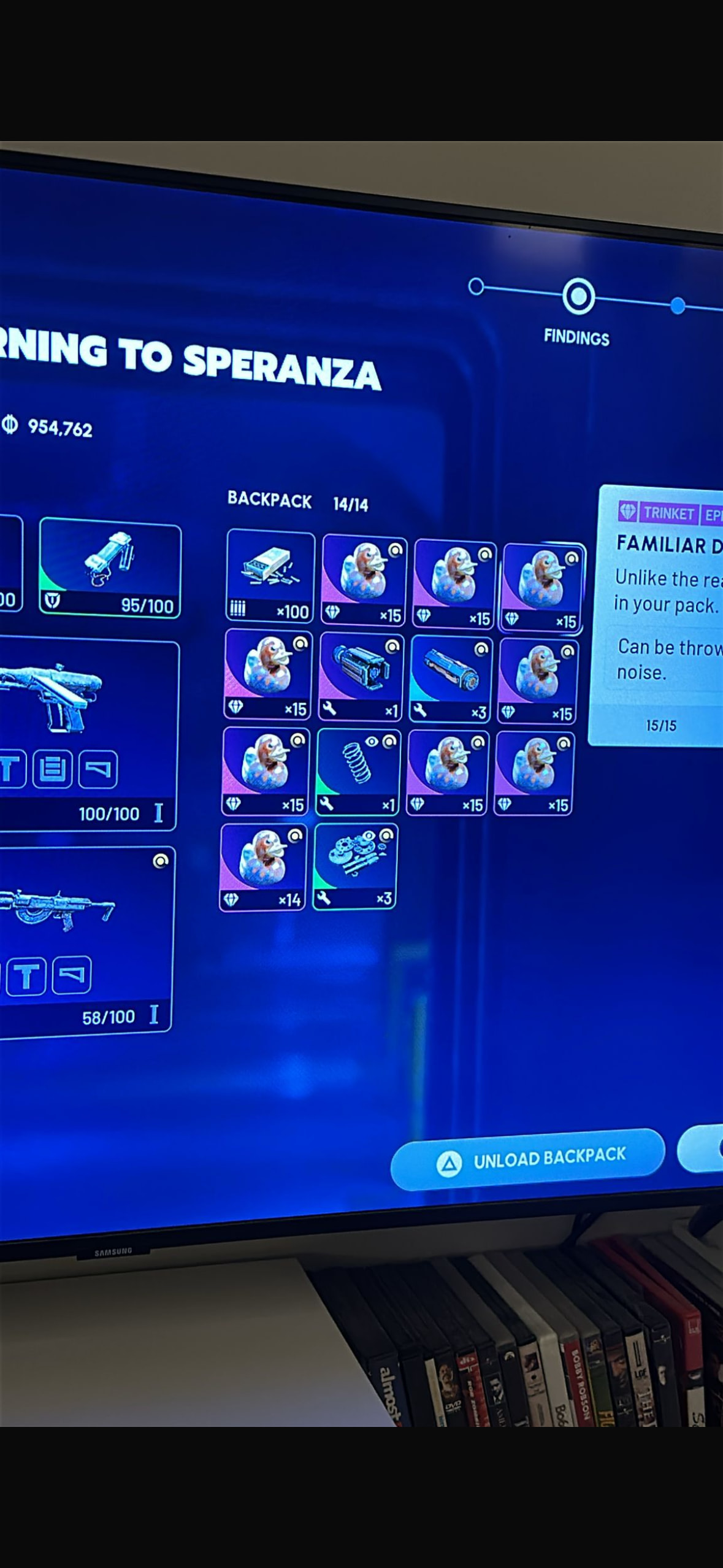Select the blue cylinder item stack of 3
Image resolution: width=723 pixels, height=1568 pixels.
[451, 677]
